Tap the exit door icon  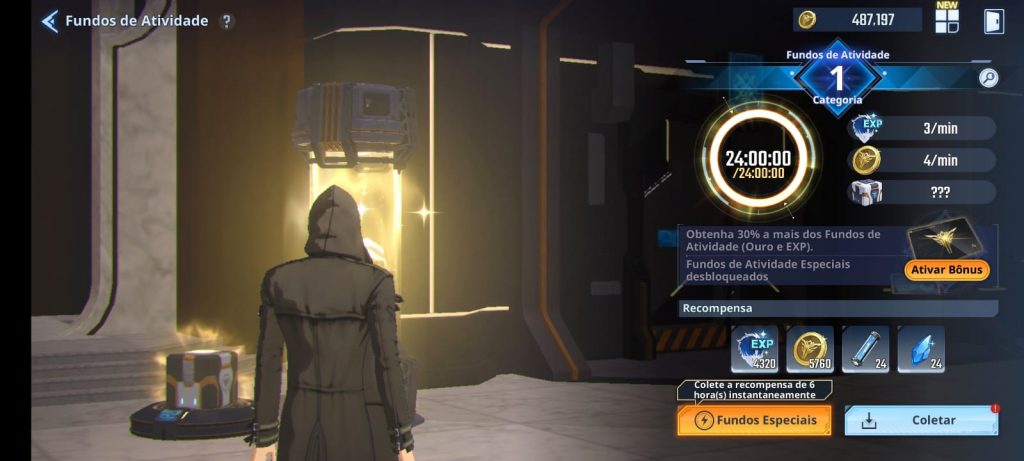(x=992, y=21)
